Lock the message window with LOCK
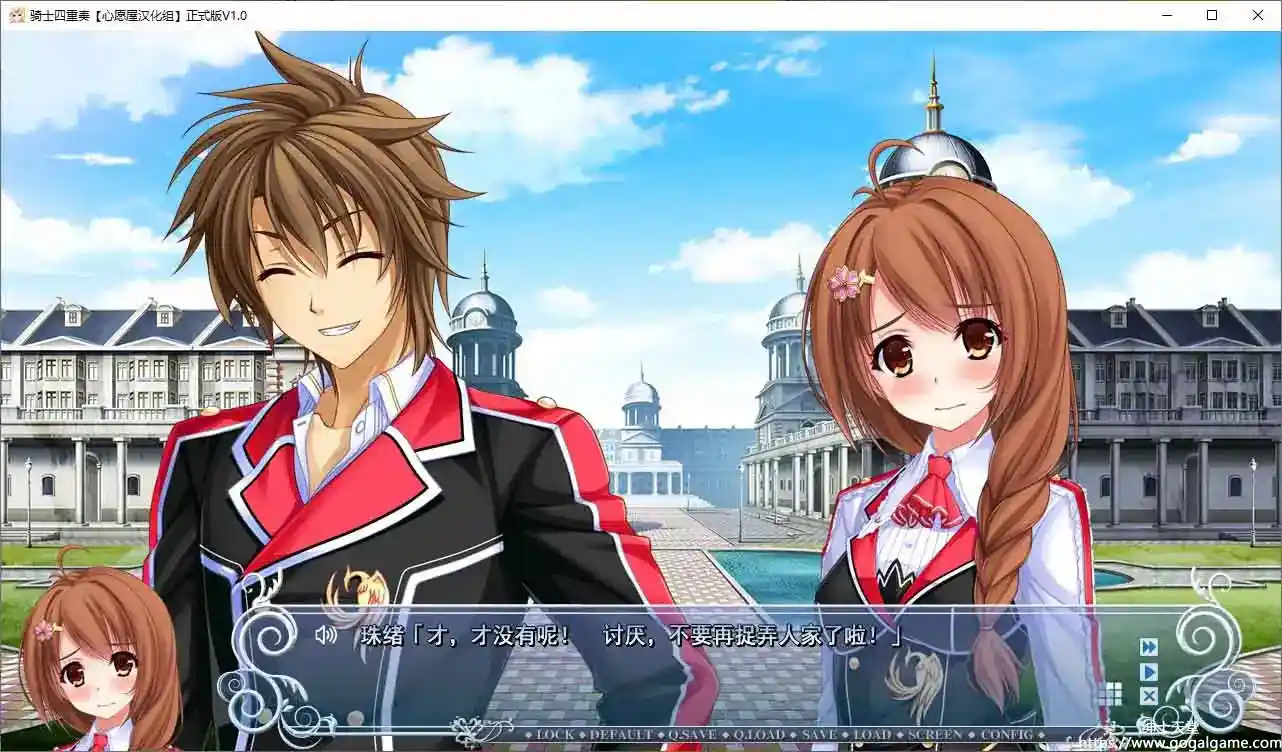The height and width of the screenshot is (752, 1282). (x=552, y=735)
